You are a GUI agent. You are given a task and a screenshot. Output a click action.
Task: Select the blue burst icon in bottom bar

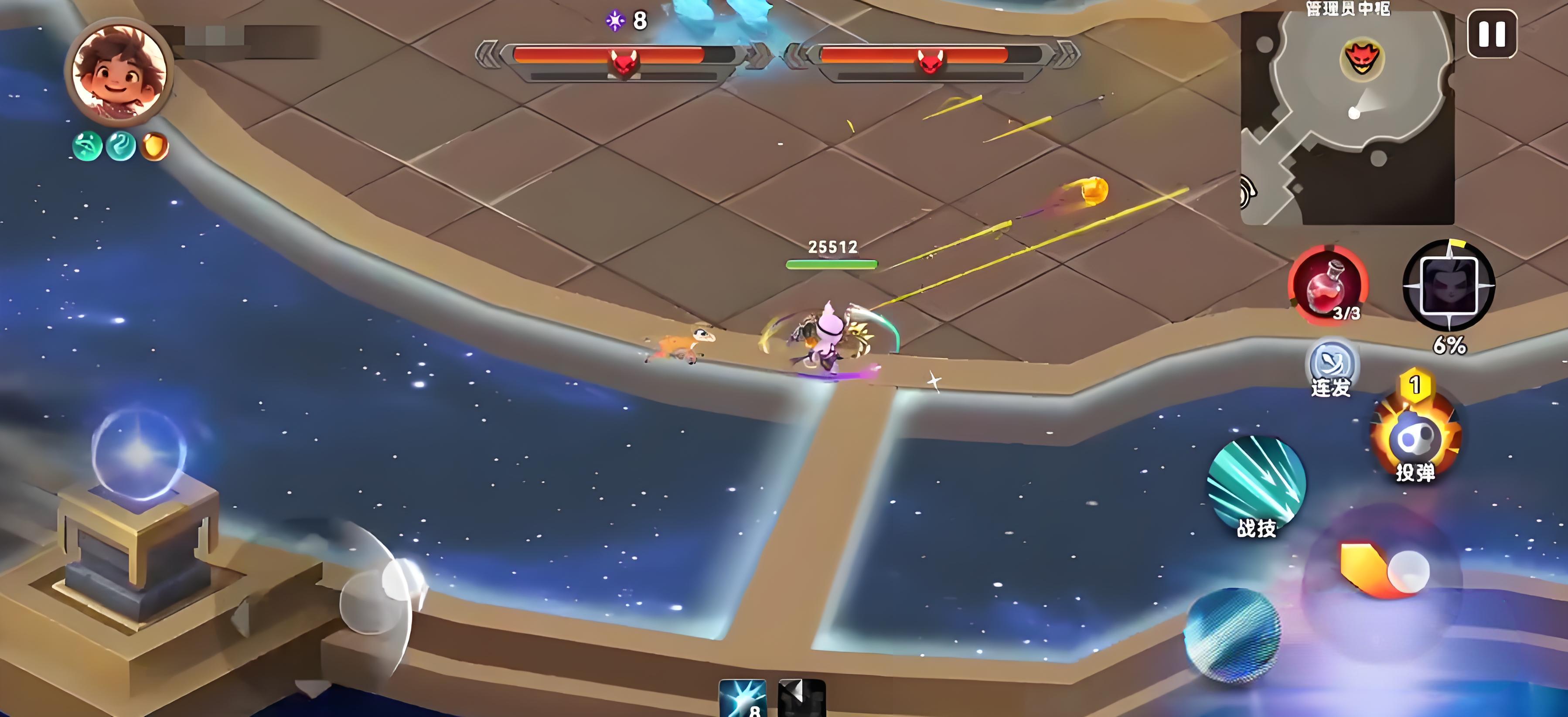(x=742, y=698)
